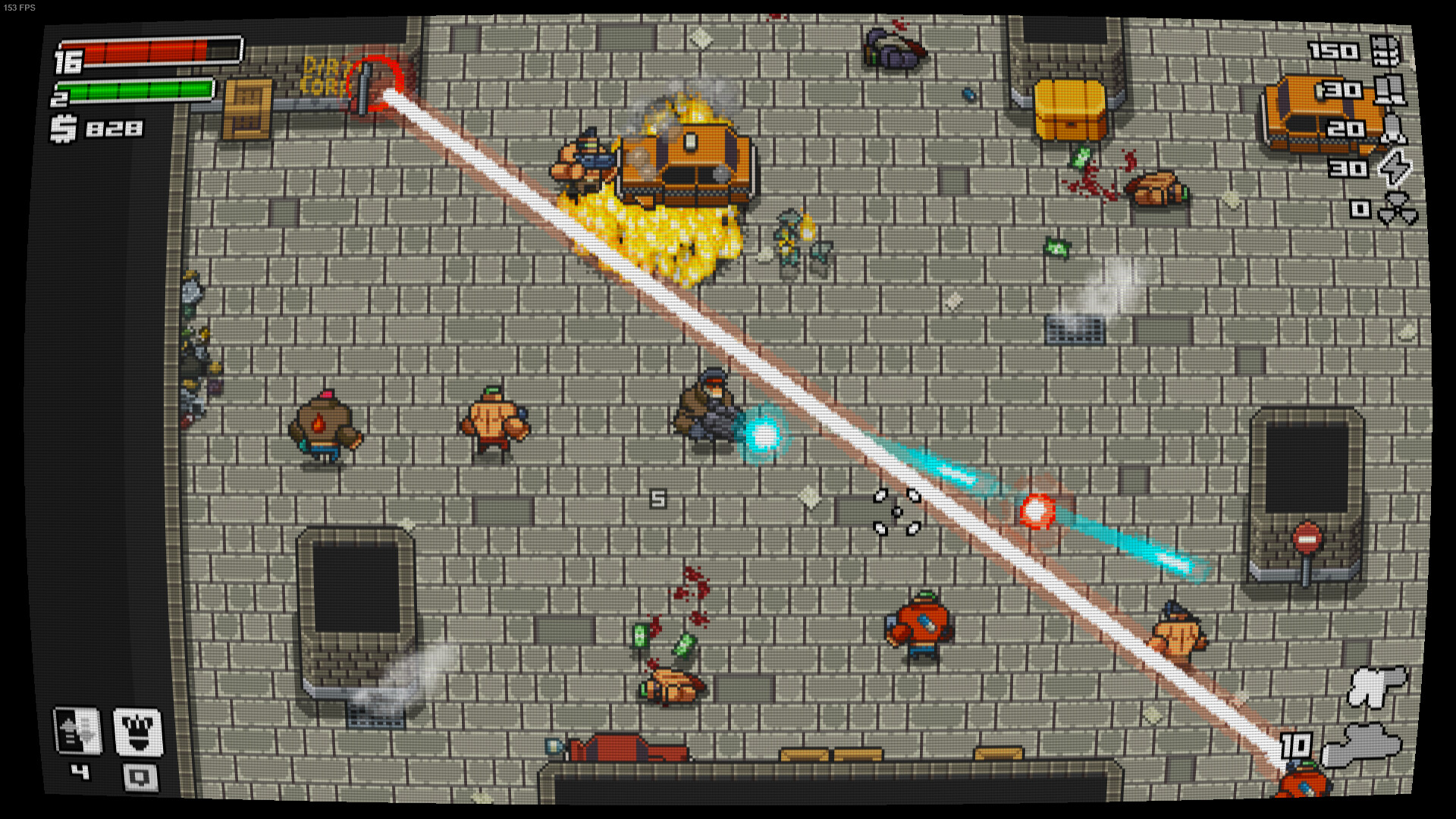Toggle the dollar sign currency indicator

coord(64,128)
